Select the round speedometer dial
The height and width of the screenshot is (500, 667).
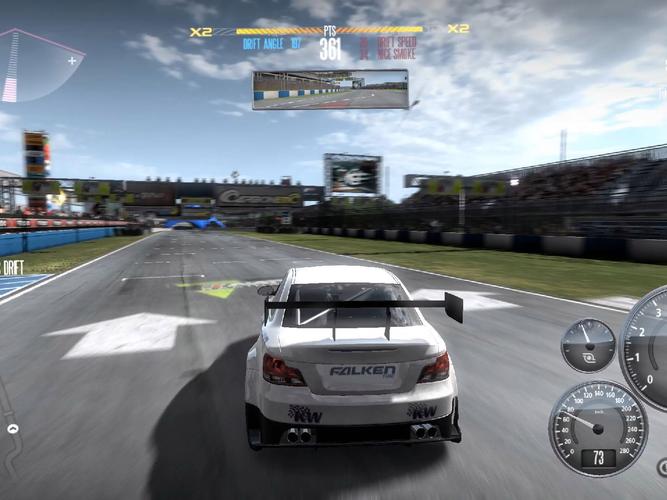pos(598,427)
